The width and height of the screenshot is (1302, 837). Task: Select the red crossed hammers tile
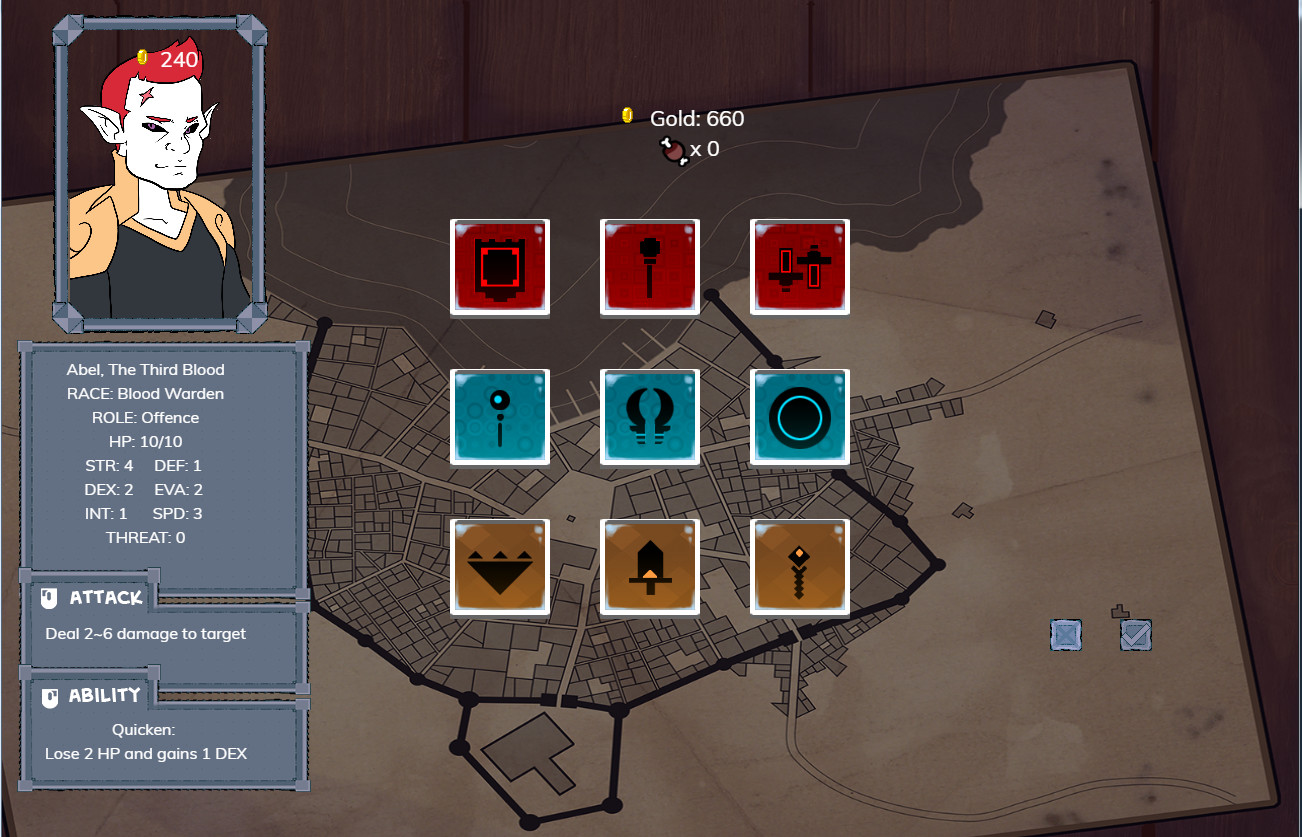799,266
